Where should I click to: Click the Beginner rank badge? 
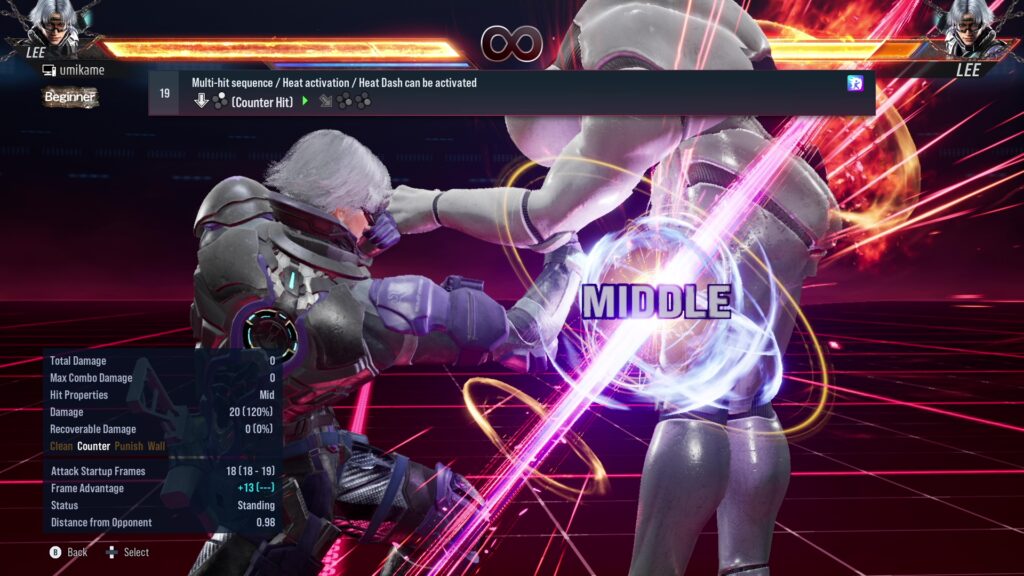point(70,97)
